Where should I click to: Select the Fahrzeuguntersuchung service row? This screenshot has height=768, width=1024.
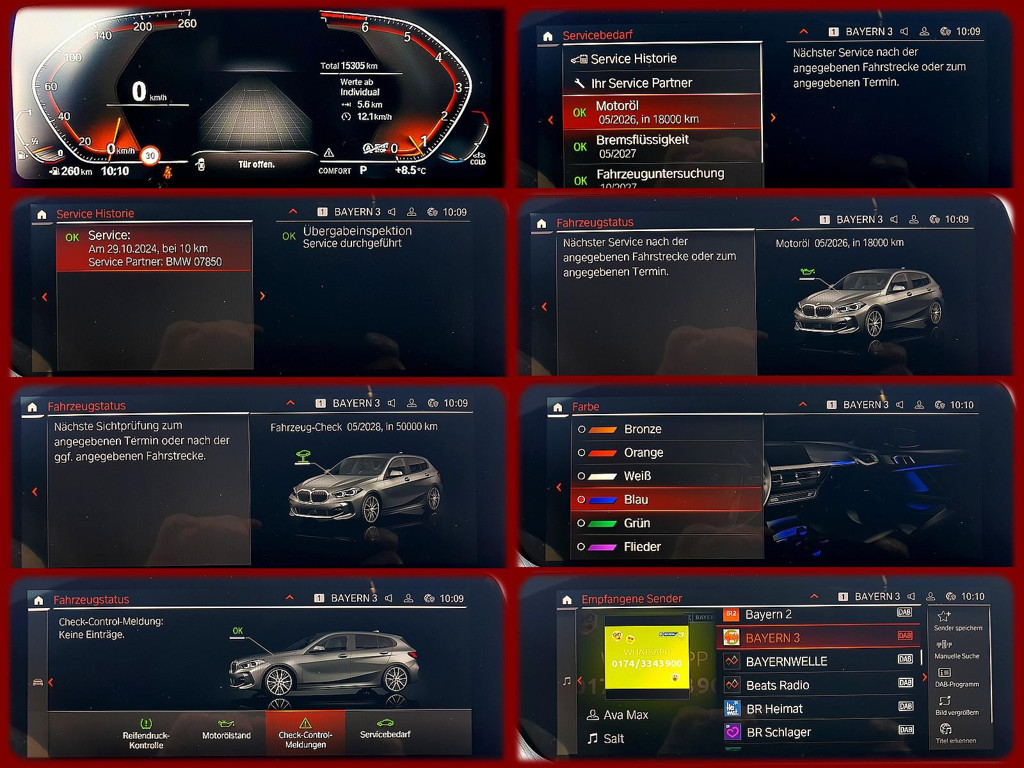pyautogui.click(x=660, y=176)
